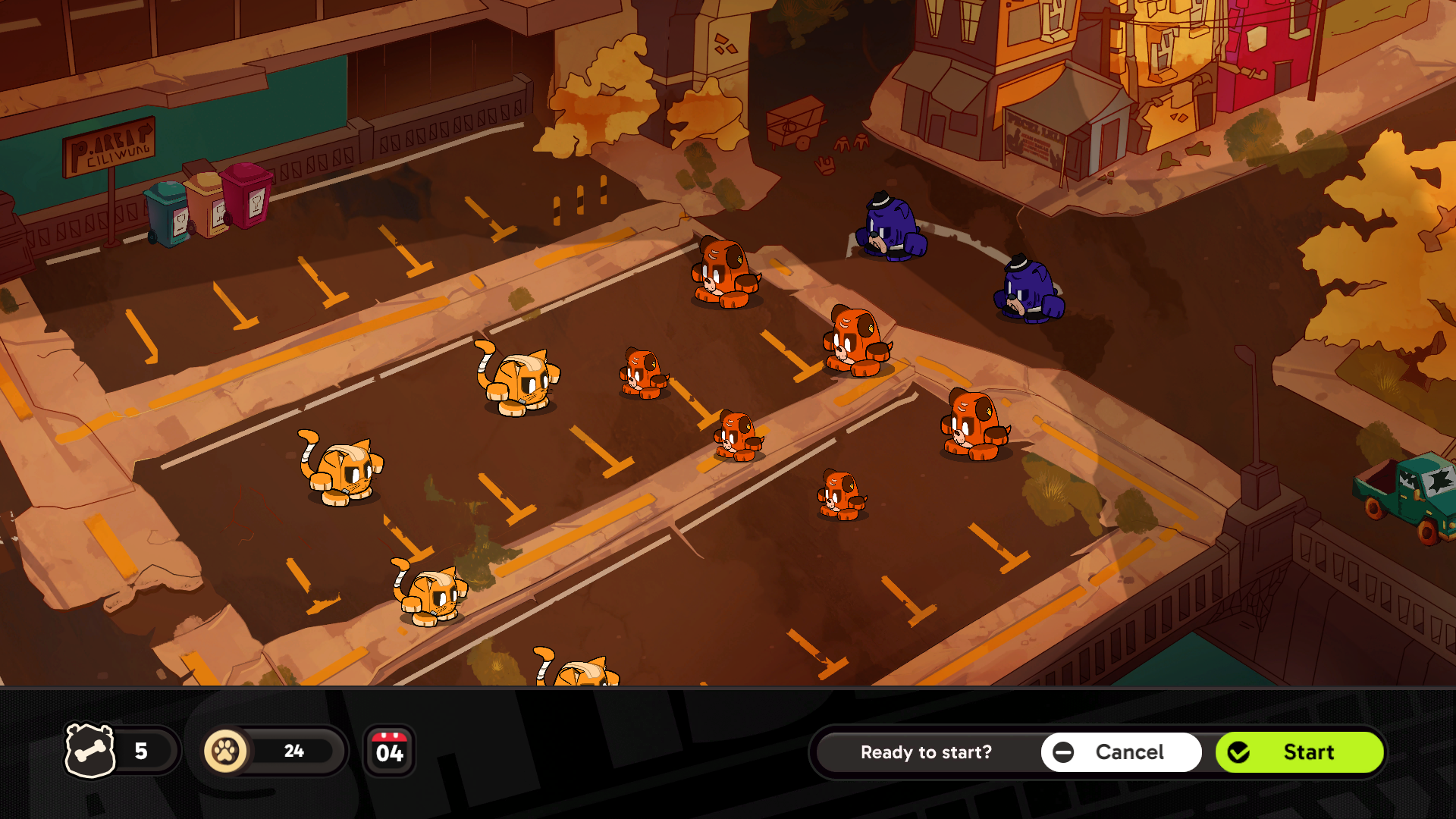
Task: Click the minus icon inside Cancel
Action: point(1064,752)
